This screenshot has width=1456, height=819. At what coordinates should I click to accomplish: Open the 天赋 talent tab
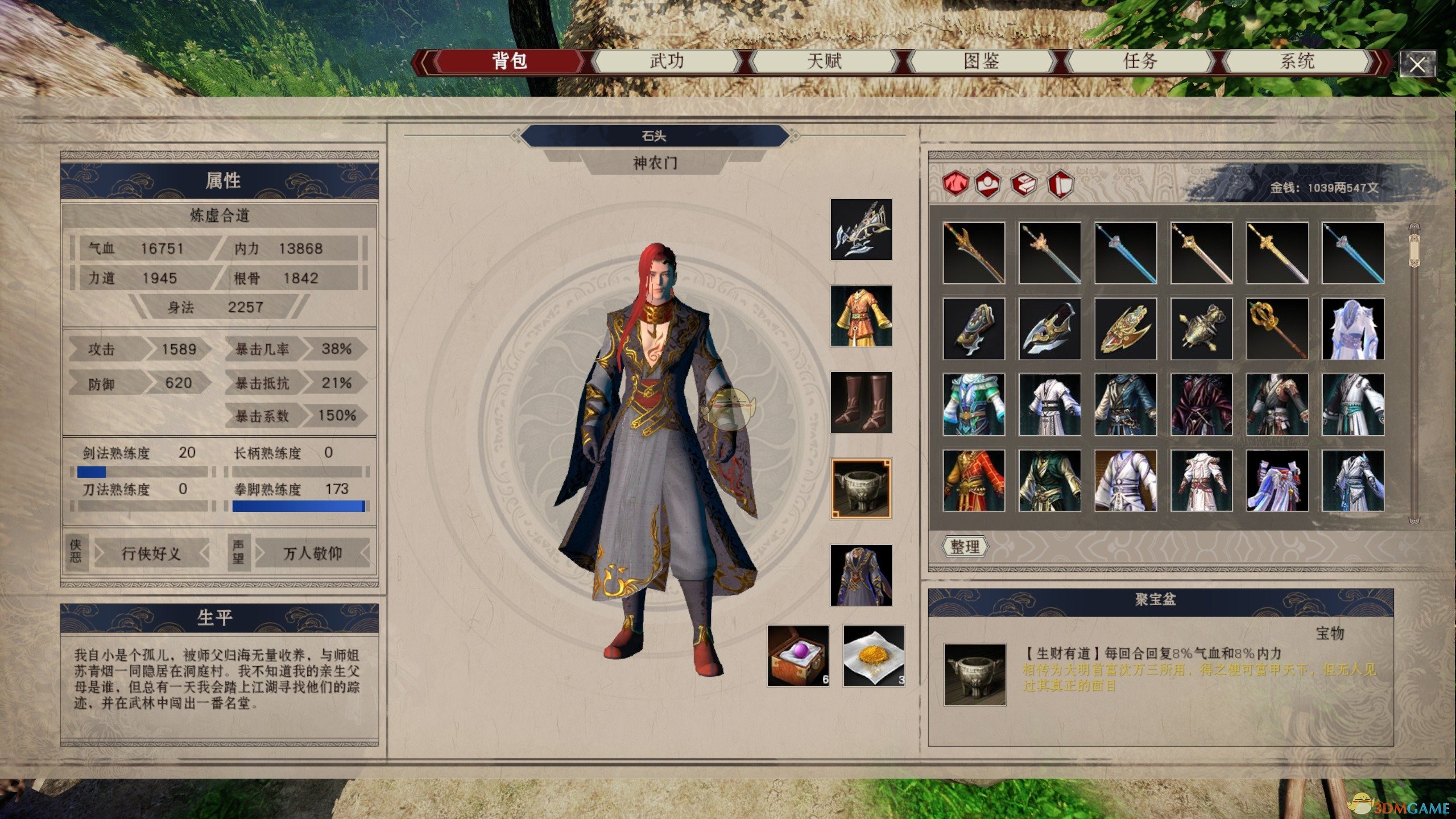(x=824, y=61)
